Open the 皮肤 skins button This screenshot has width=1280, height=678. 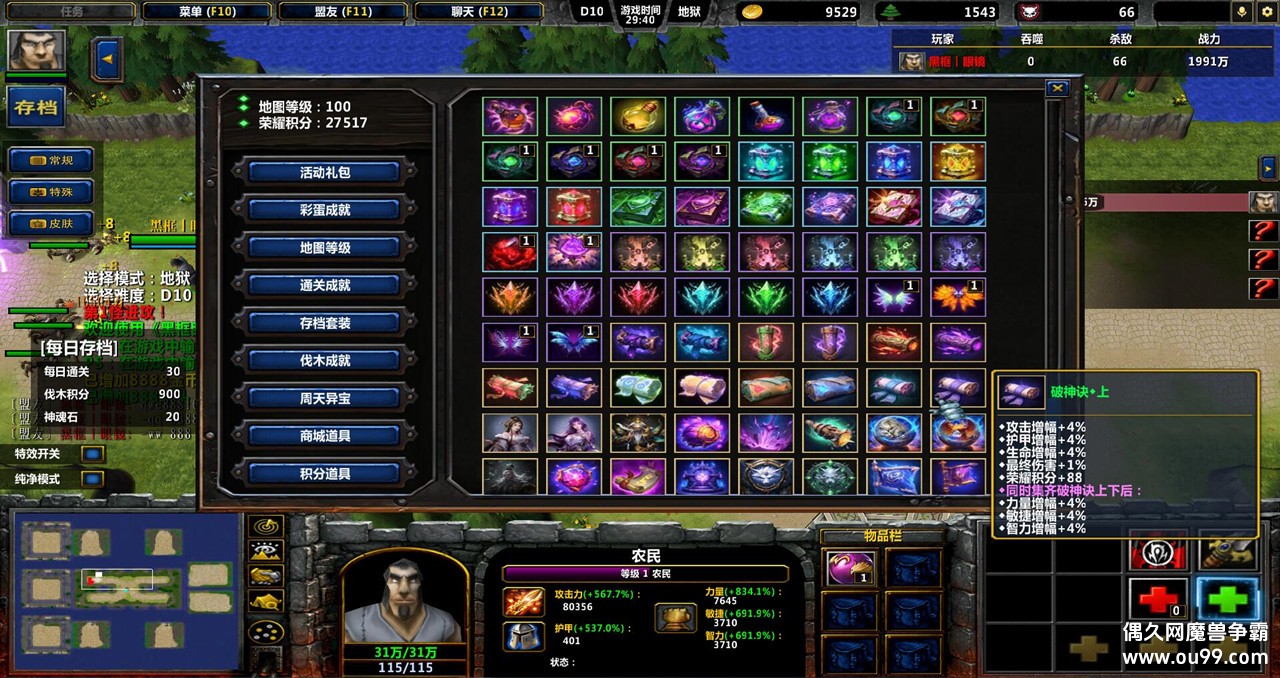[x=51, y=223]
